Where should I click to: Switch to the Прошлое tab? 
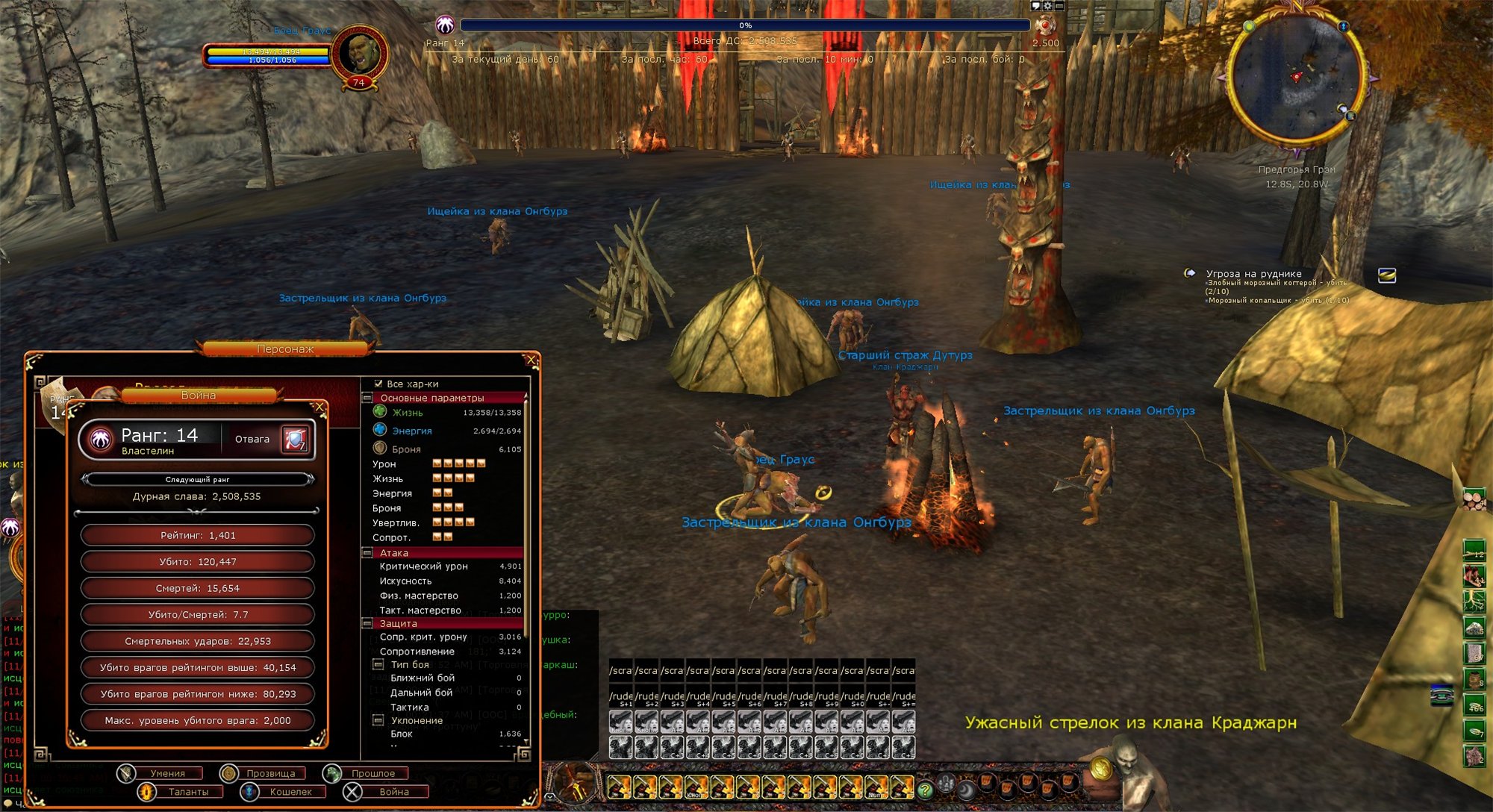tap(373, 773)
